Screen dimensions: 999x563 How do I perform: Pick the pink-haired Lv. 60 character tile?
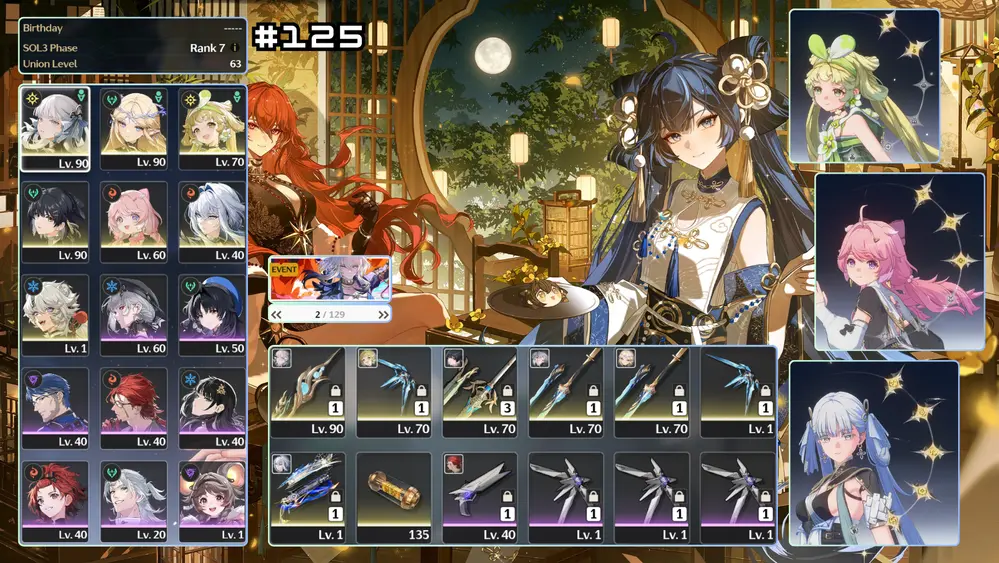134,221
